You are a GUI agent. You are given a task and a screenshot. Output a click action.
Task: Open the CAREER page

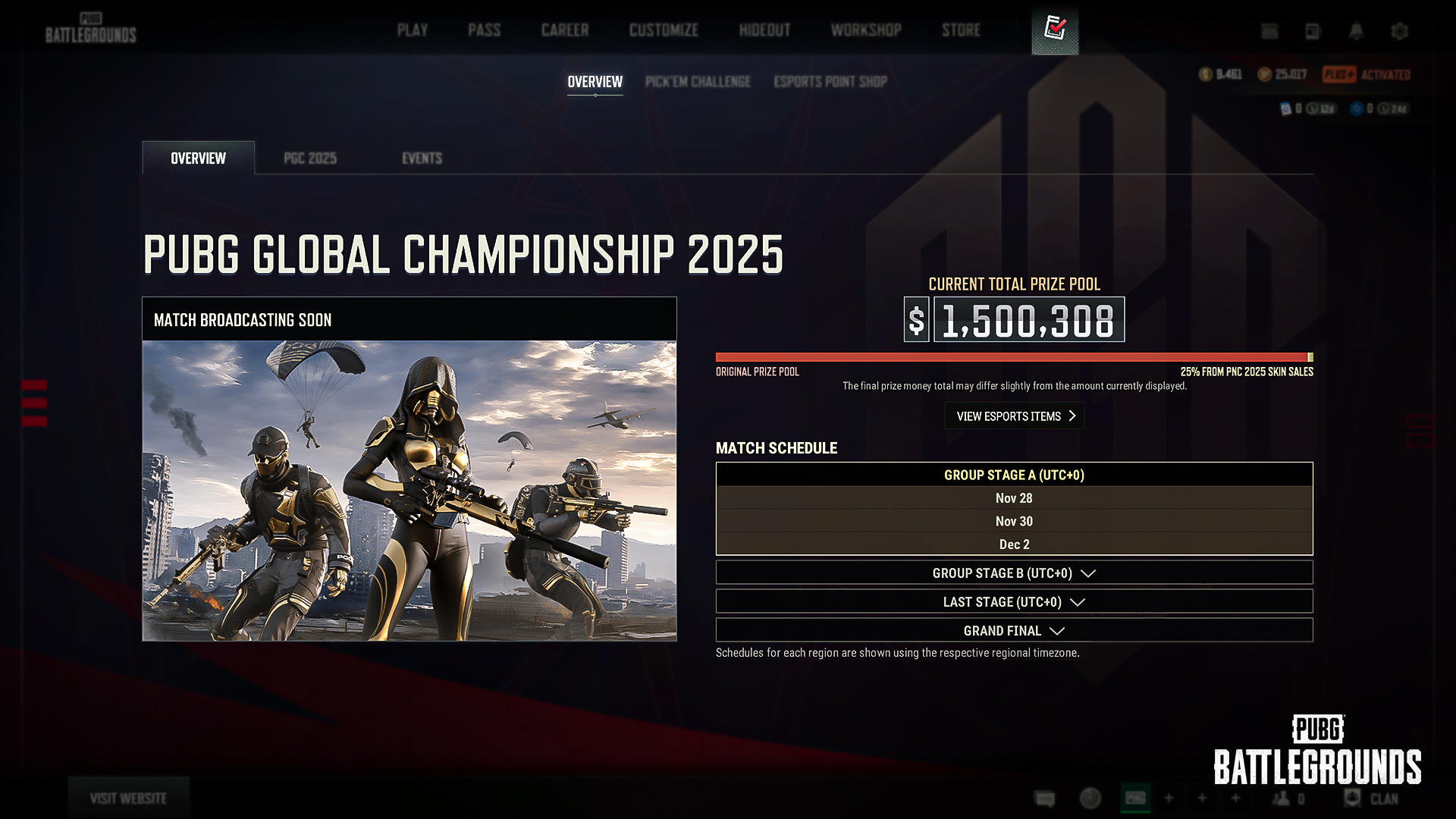[x=565, y=30]
